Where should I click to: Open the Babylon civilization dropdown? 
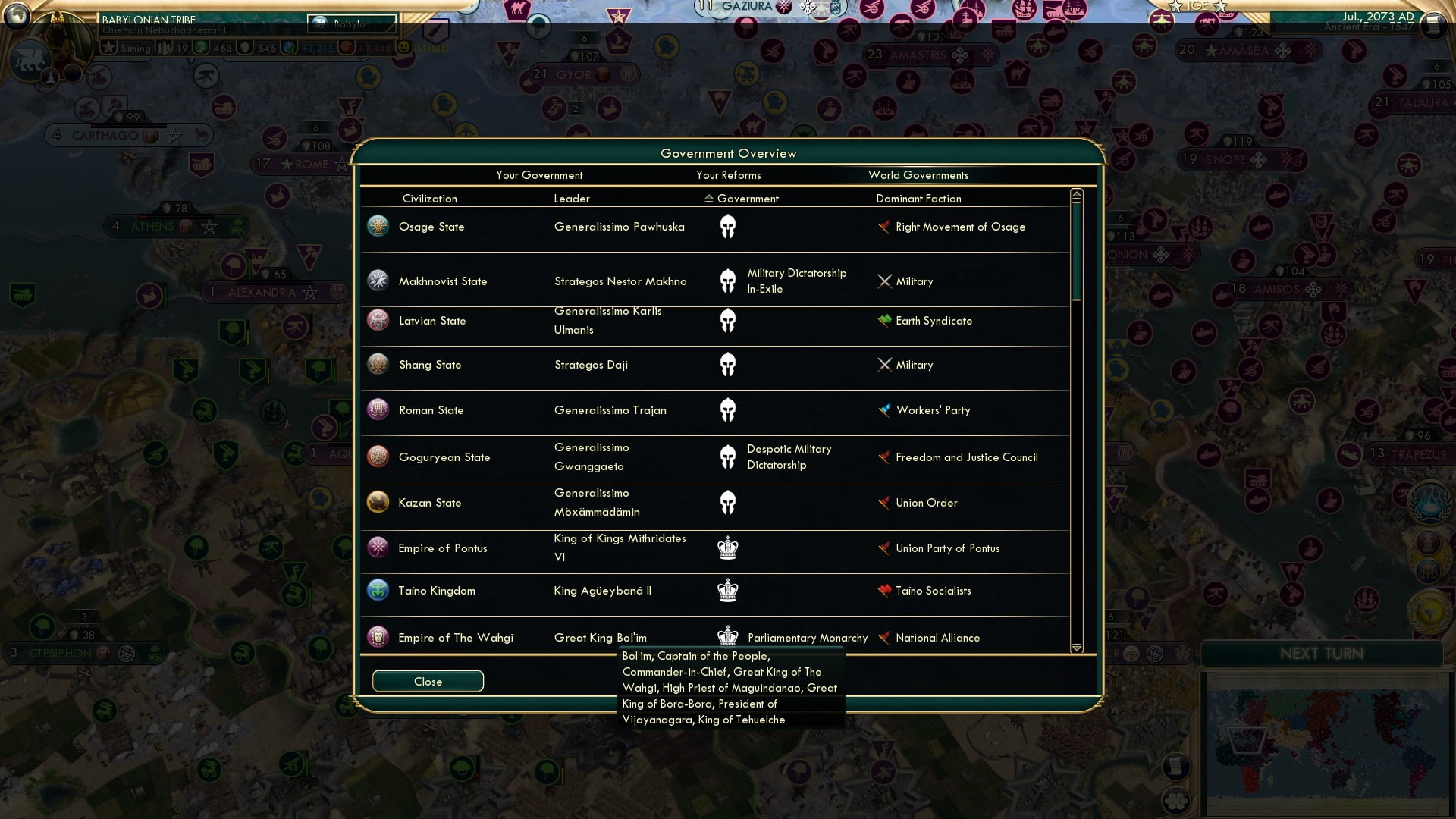tap(351, 24)
